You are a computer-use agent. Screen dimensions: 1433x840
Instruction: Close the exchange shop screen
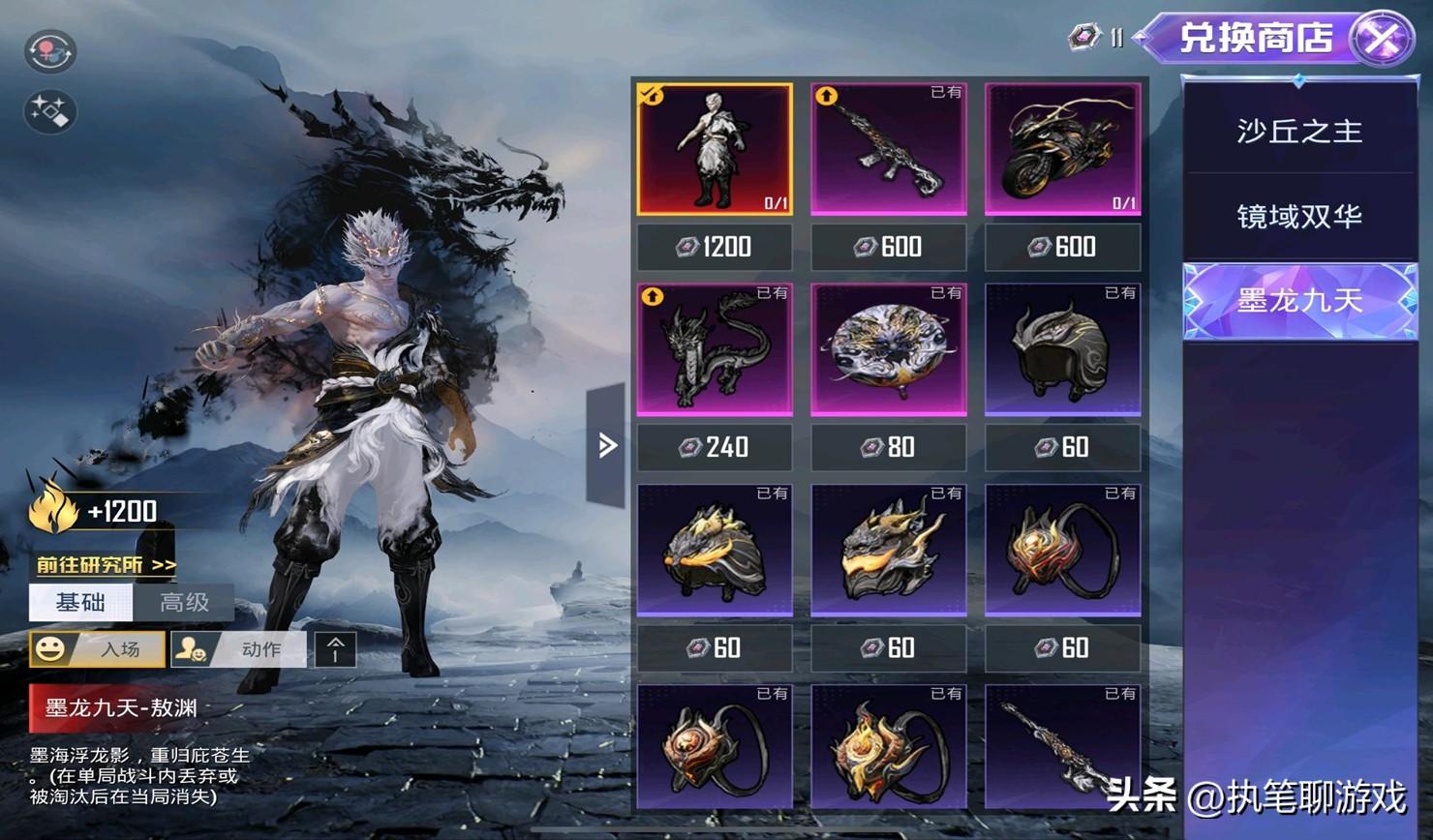pos(1382,39)
